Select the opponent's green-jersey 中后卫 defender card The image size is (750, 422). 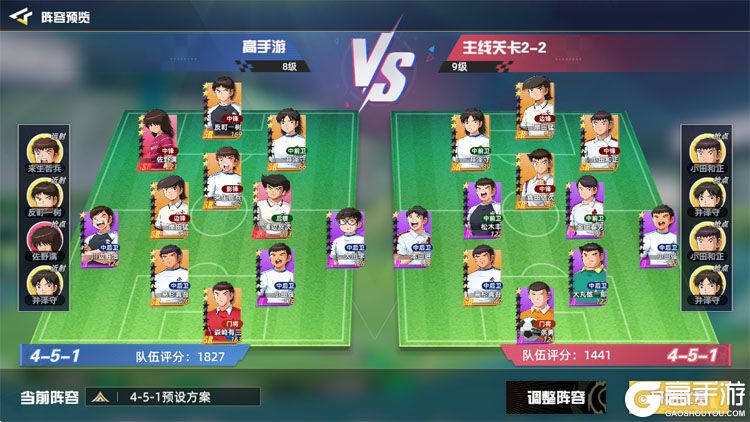tap(589, 271)
